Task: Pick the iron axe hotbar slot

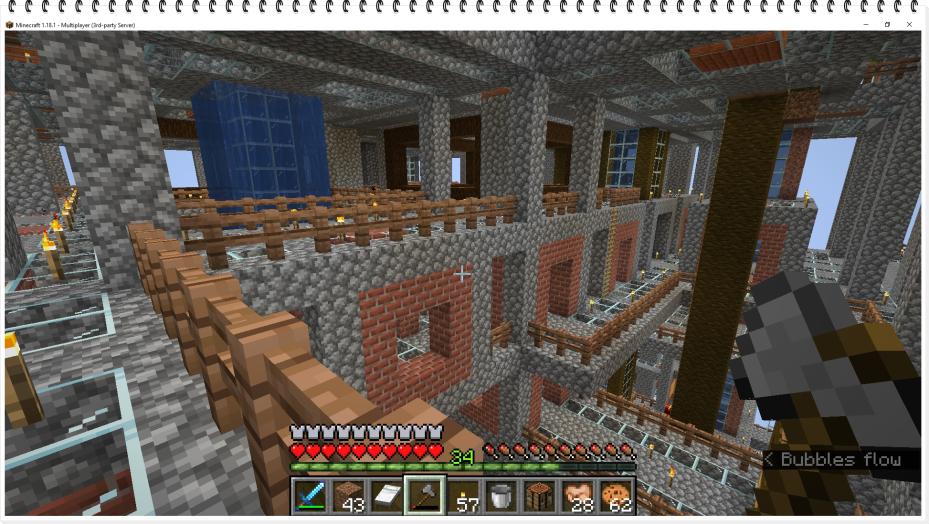Action: (425, 495)
